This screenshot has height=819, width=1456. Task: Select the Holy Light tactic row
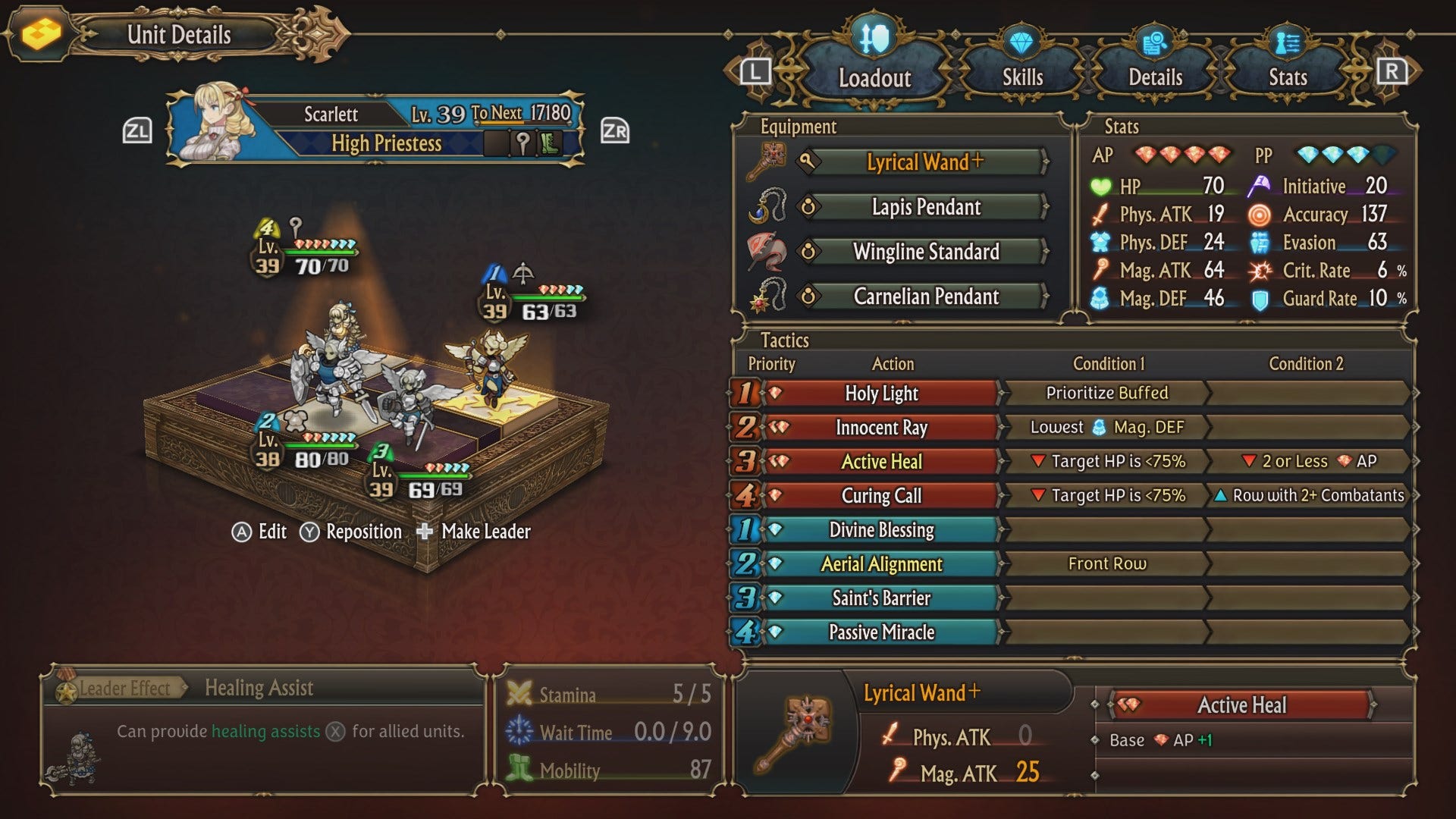point(881,393)
